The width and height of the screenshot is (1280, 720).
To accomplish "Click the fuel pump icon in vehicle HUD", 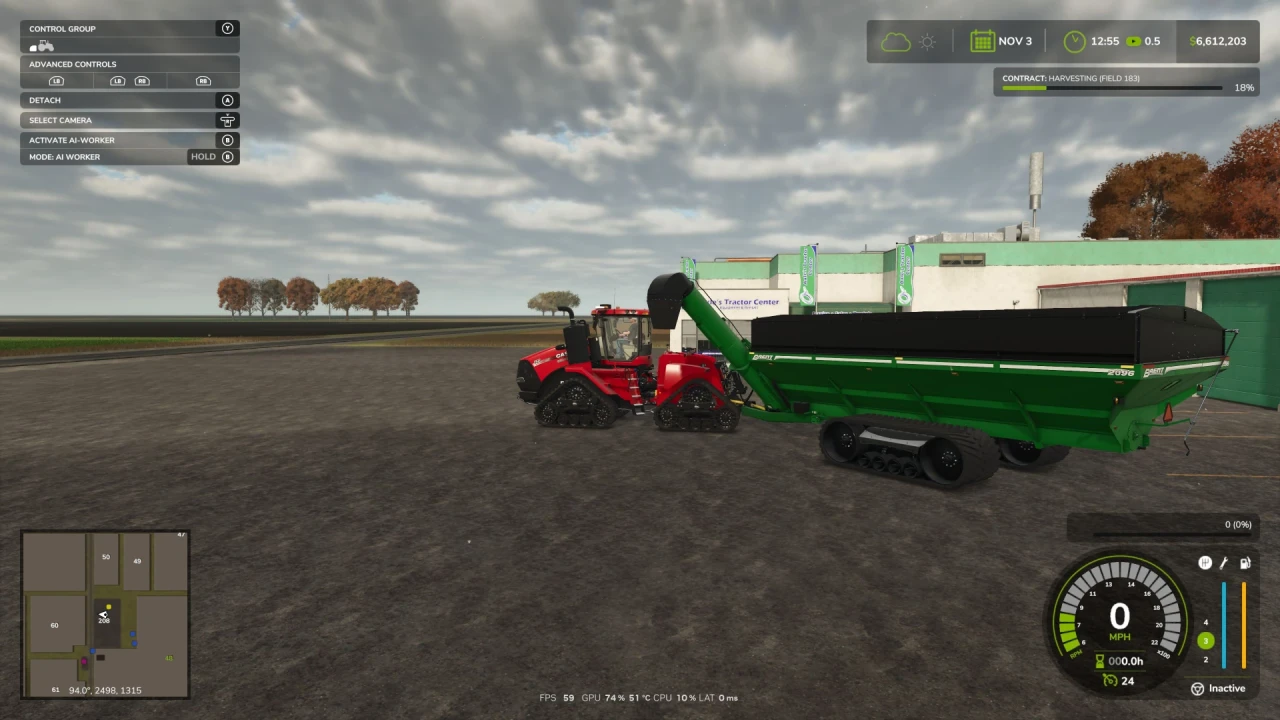I will click(x=1245, y=563).
